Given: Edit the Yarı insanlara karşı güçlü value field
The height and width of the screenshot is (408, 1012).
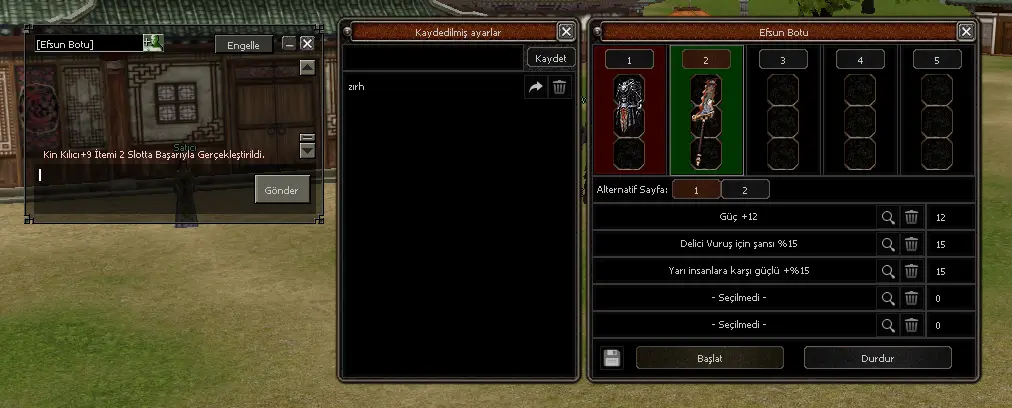Looking at the screenshot, I should pos(948,271).
